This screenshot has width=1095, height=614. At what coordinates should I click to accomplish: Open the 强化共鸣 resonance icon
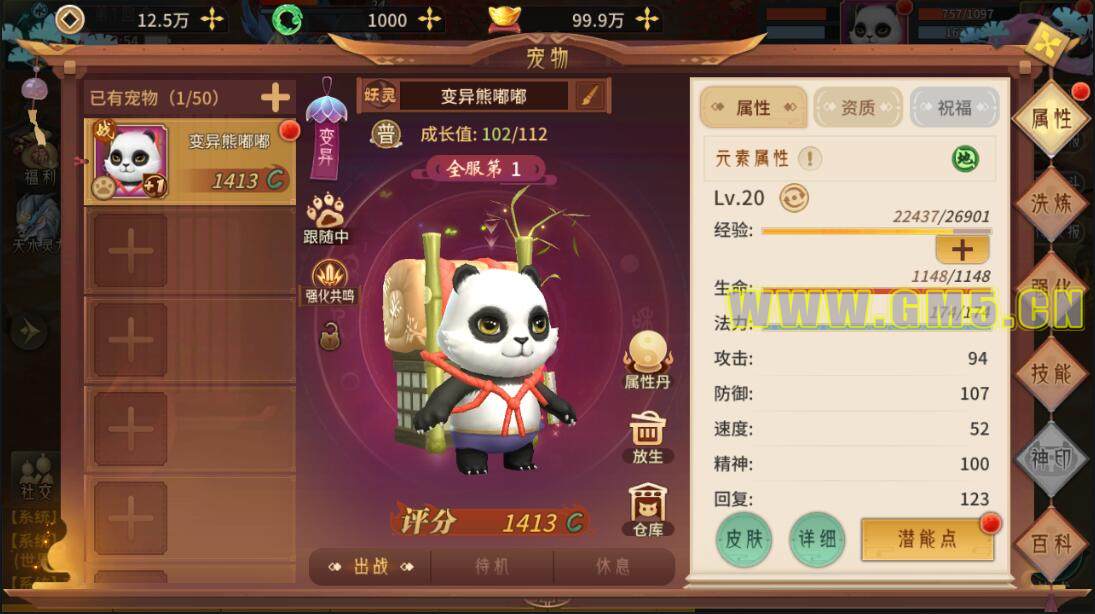[x=329, y=281]
